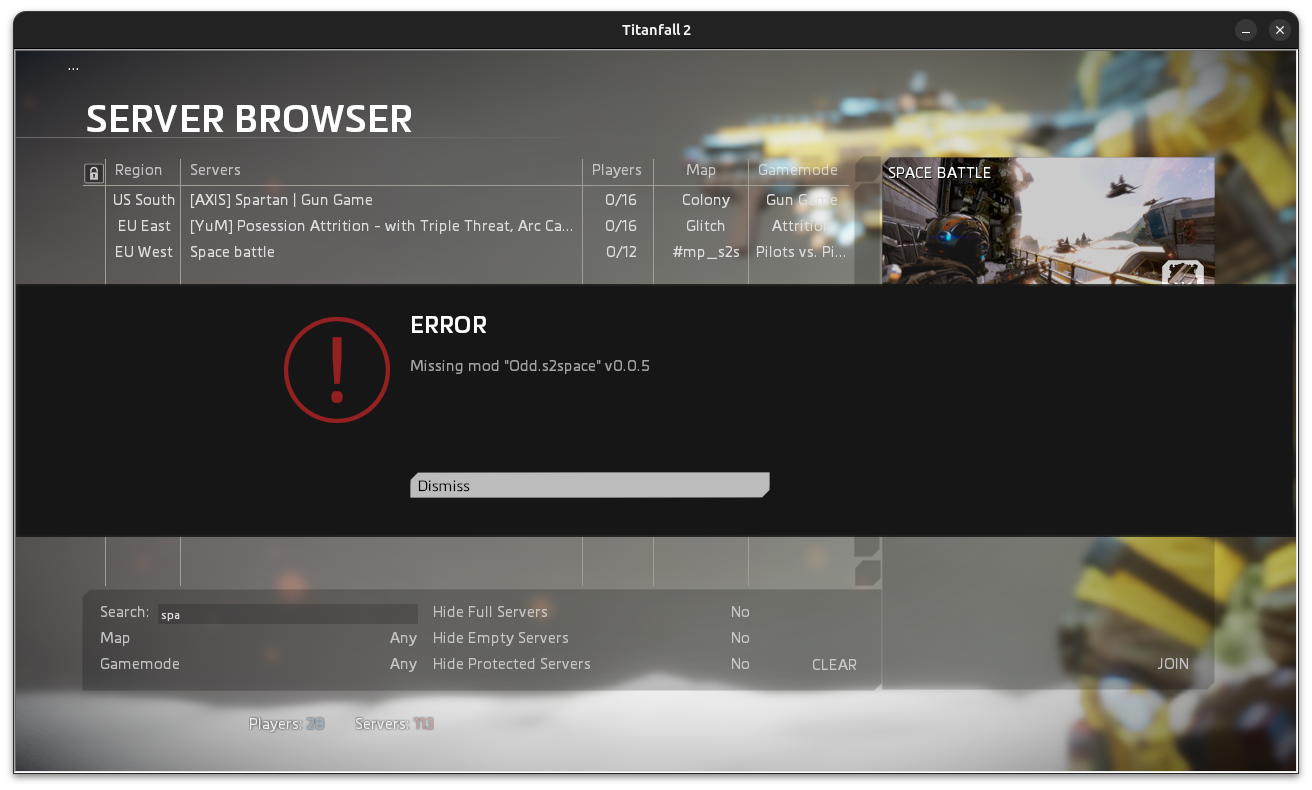Select the [AXIS] Spartan Gun Game server
The height and width of the screenshot is (790, 1312).
tap(380, 200)
